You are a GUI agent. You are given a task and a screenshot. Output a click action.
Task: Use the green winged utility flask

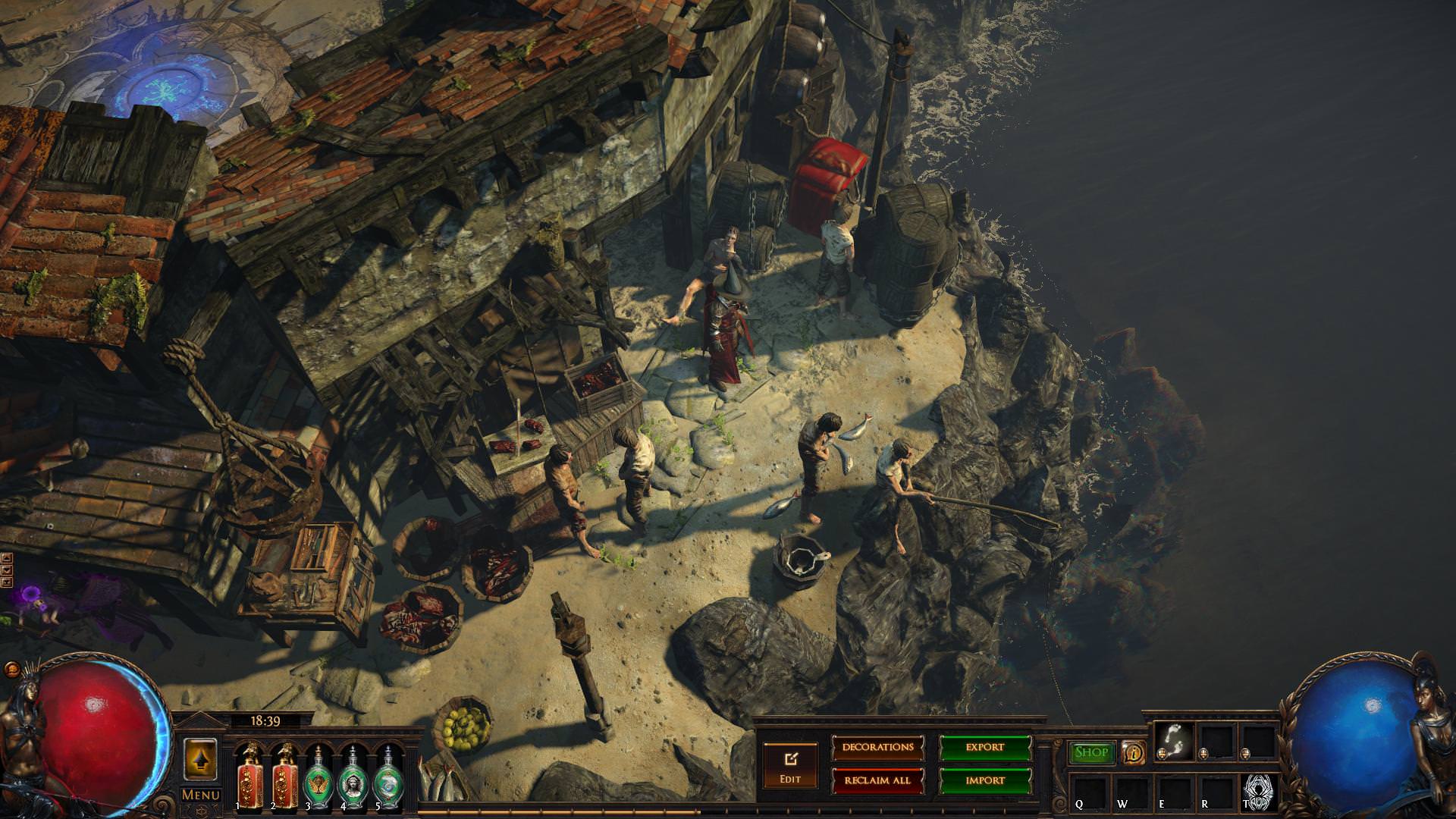[x=318, y=775]
